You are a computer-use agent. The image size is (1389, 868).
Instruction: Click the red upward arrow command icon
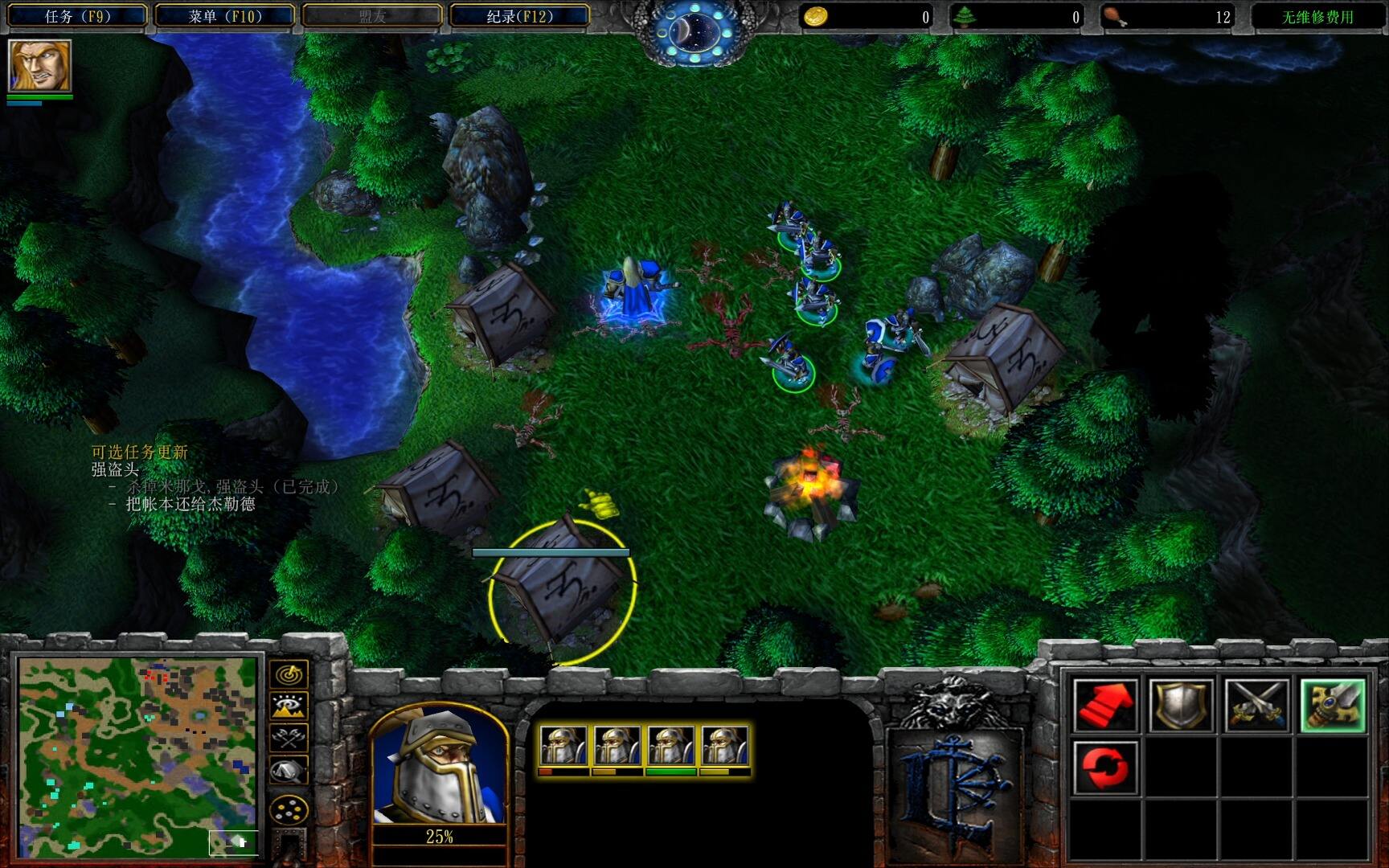coord(1106,705)
